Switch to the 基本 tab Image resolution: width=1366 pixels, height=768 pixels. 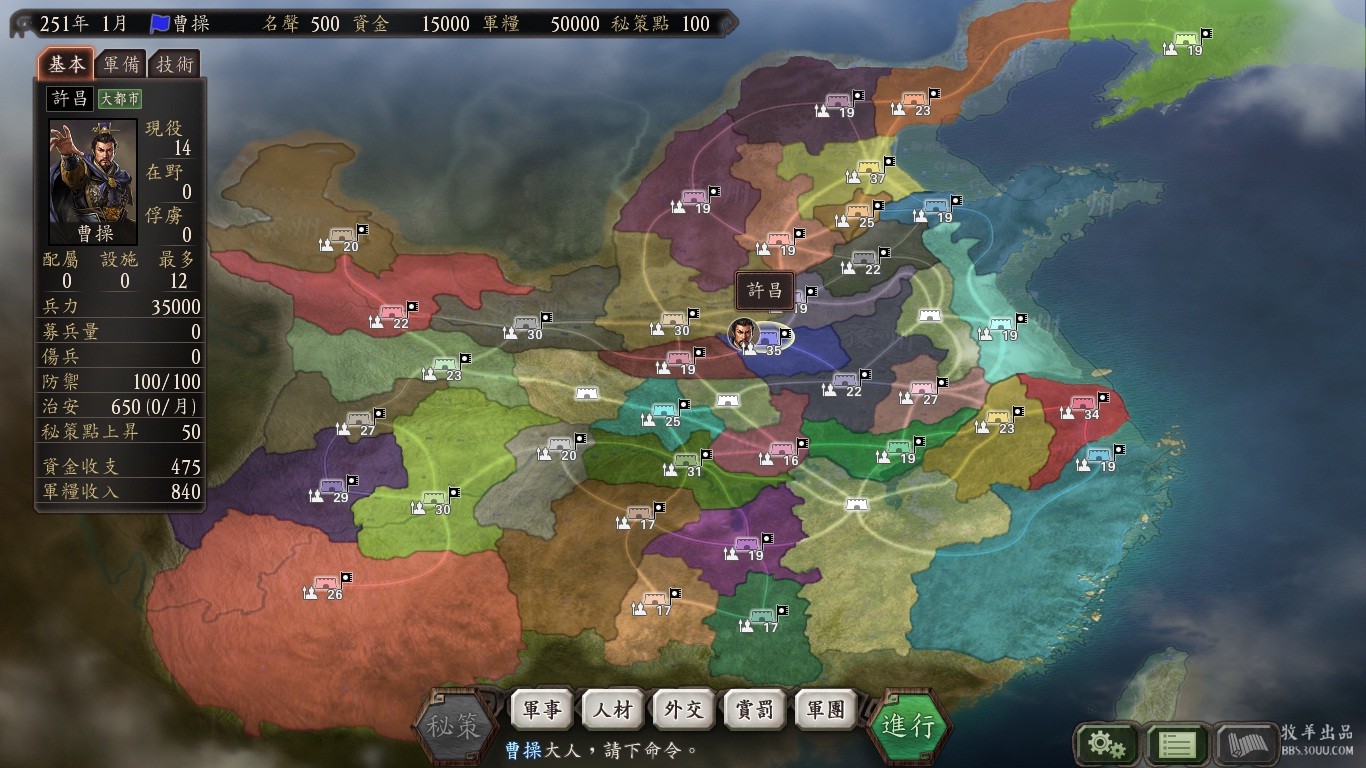(67, 64)
